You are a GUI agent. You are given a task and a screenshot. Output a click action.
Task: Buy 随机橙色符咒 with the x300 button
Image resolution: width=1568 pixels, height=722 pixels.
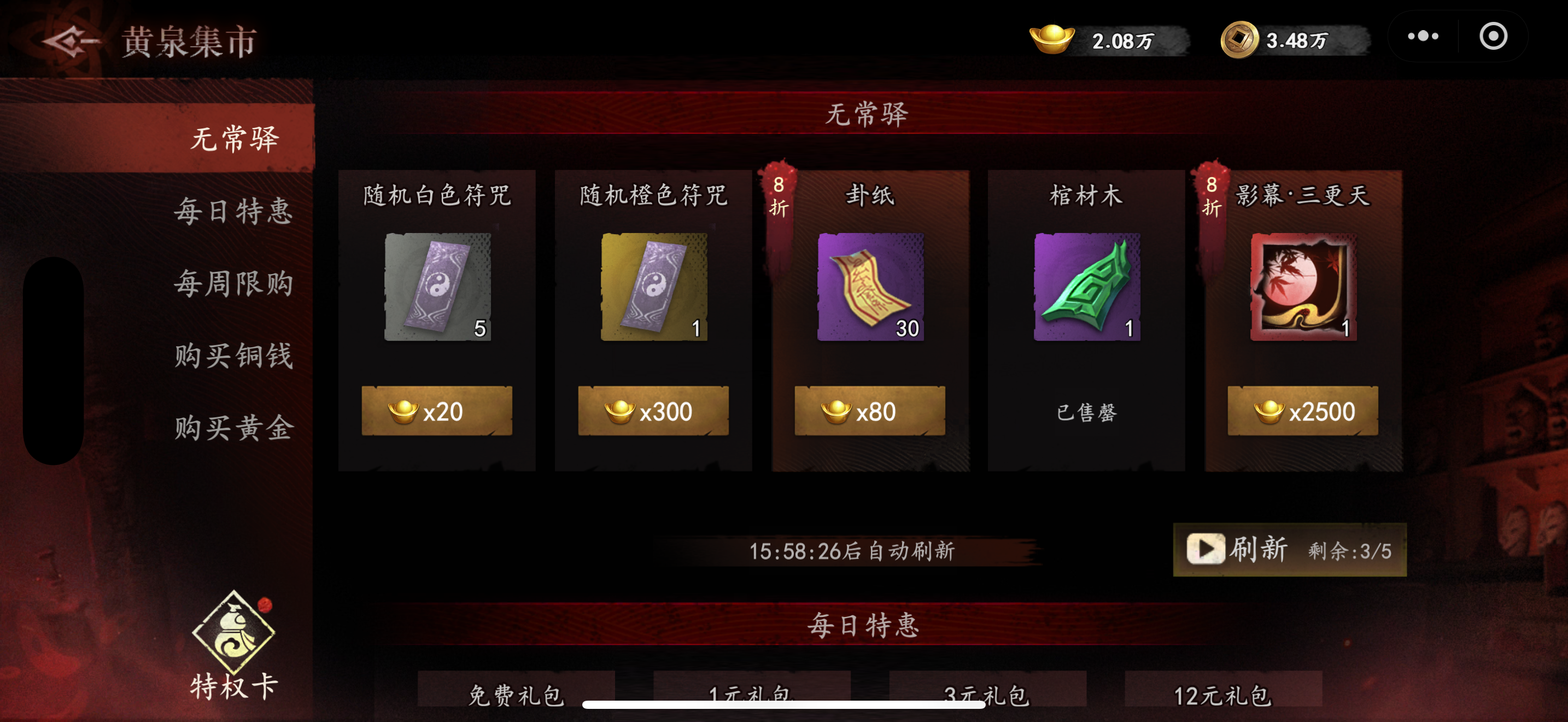pos(654,410)
